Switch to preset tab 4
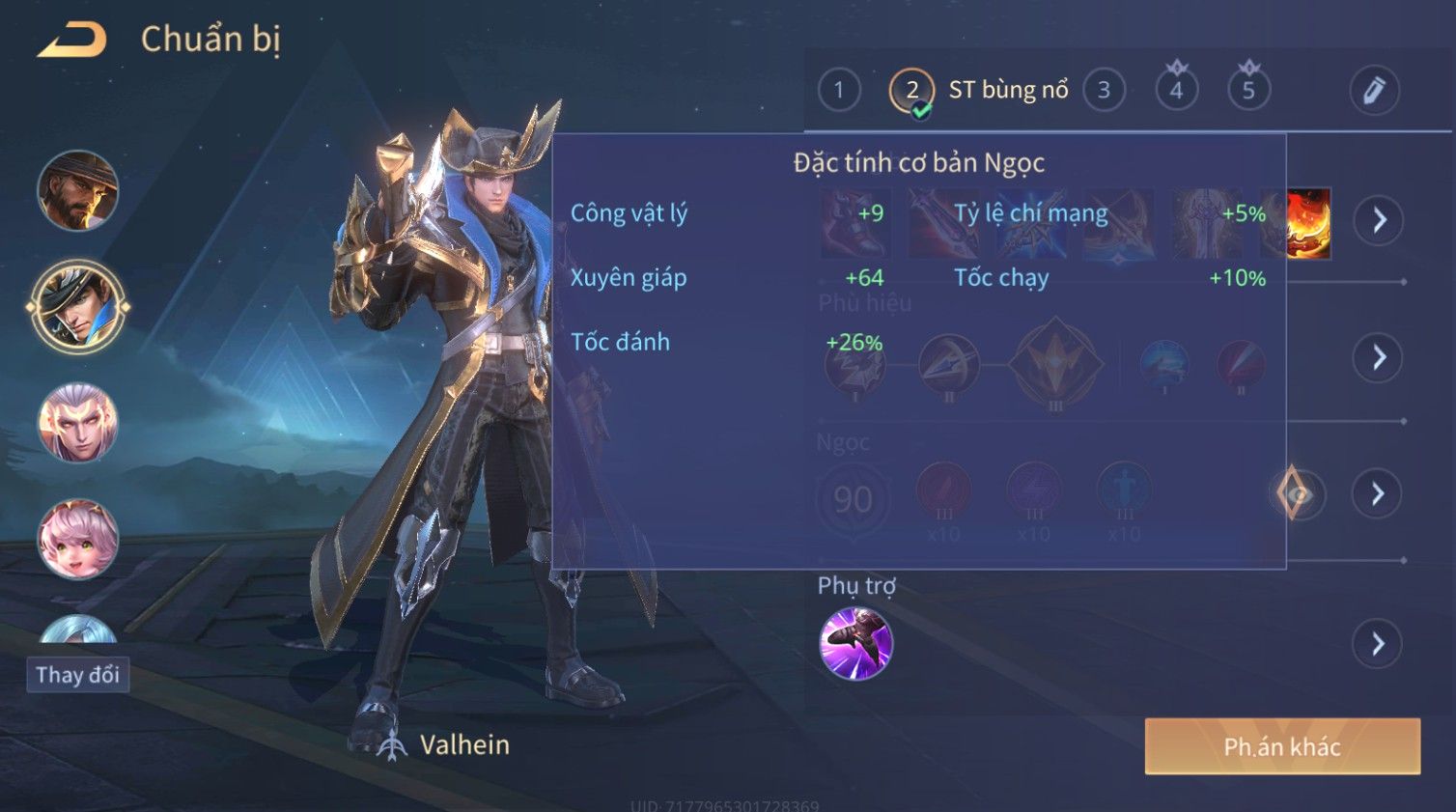Screen dimensions: 1456x812 coord(1176,91)
